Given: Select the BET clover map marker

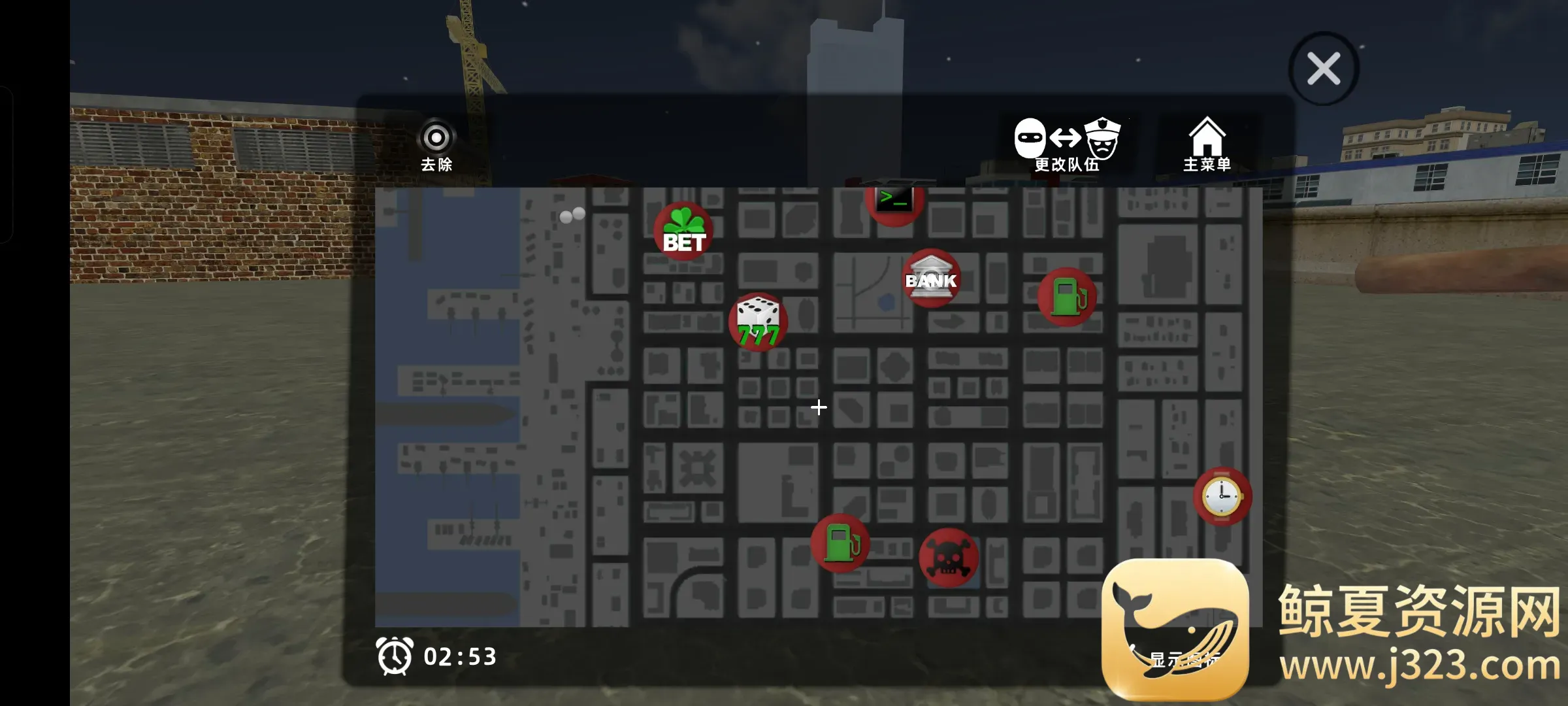Looking at the screenshot, I should (x=683, y=231).
